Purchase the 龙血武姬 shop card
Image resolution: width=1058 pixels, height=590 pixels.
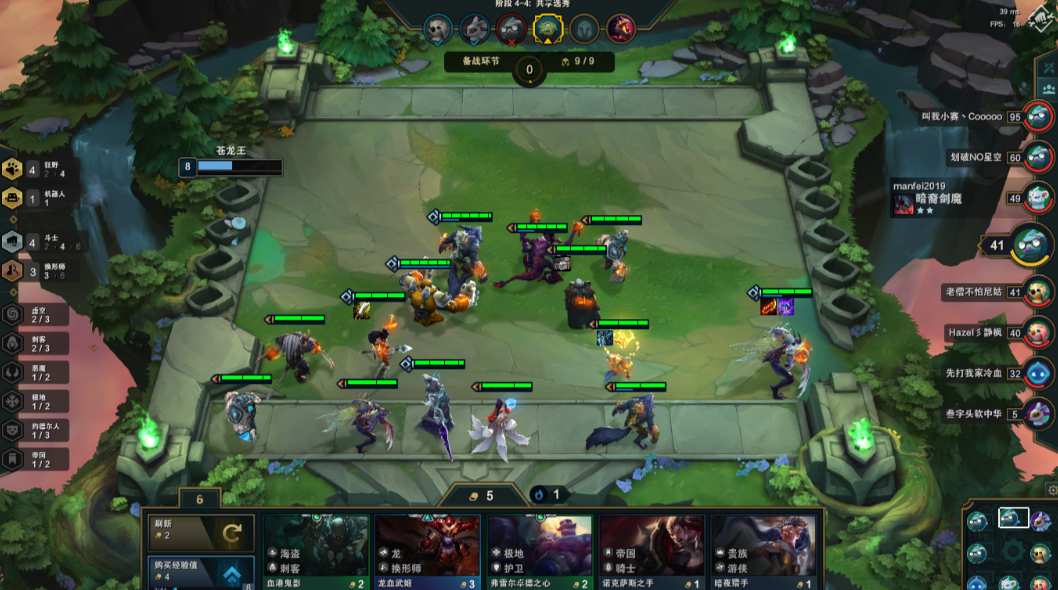[428, 553]
